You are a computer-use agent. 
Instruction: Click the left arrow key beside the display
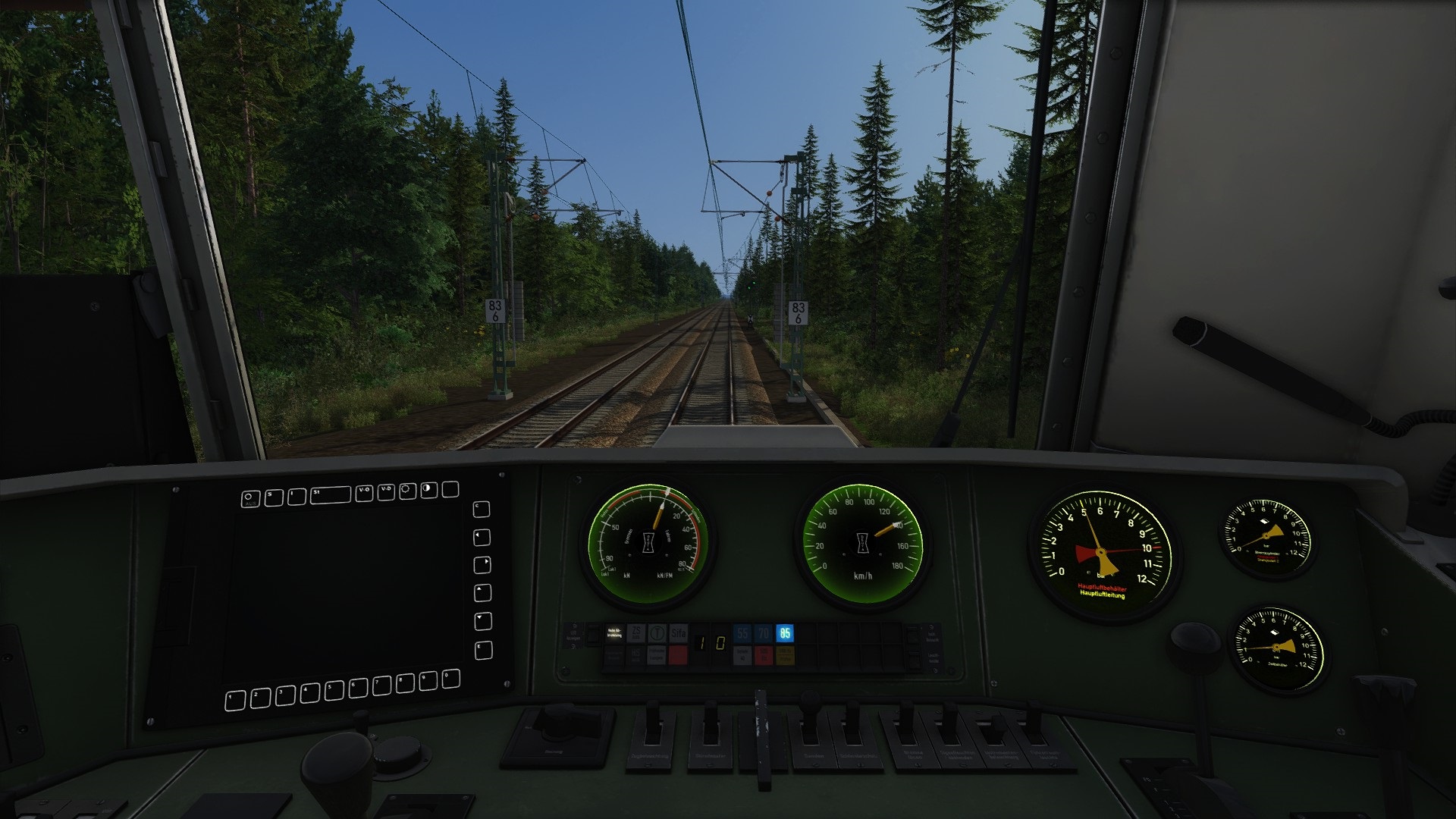point(482,538)
